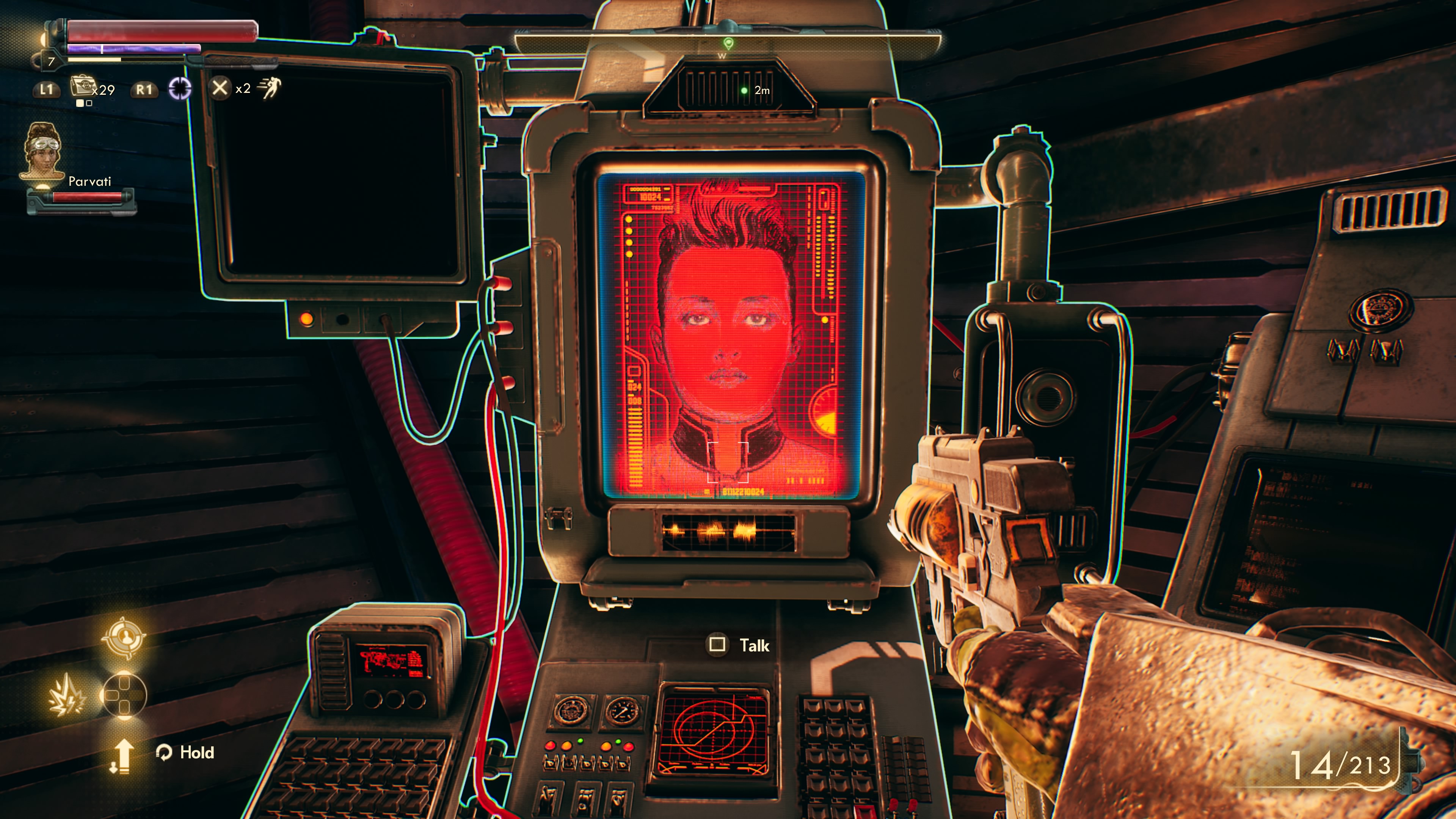Trigger the companion ability target icon
Viewport: 1456px width, 819px height.
123,637
